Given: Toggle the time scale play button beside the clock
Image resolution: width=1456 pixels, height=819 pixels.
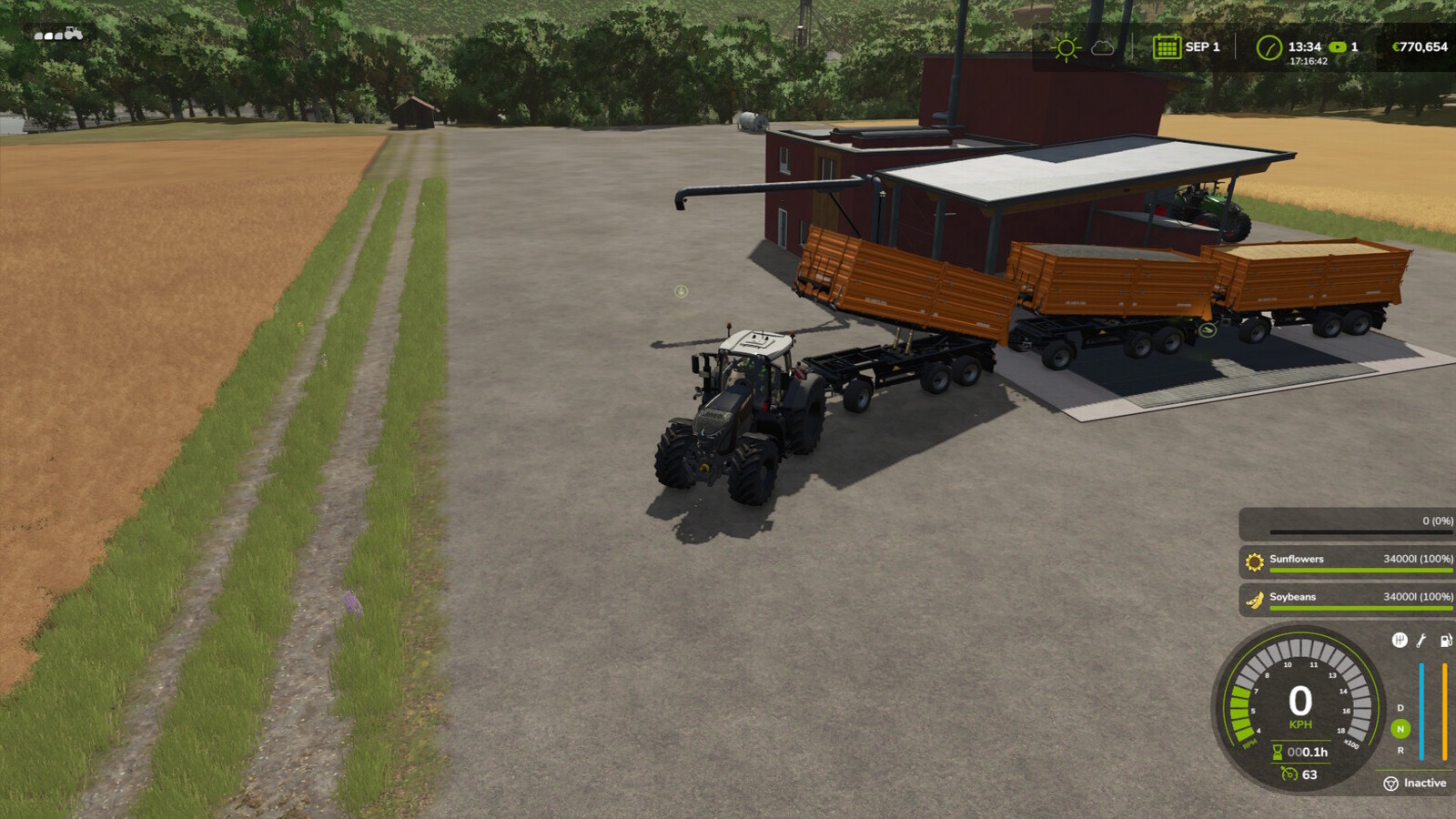Looking at the screenshot, I should tap(1339, 45).
